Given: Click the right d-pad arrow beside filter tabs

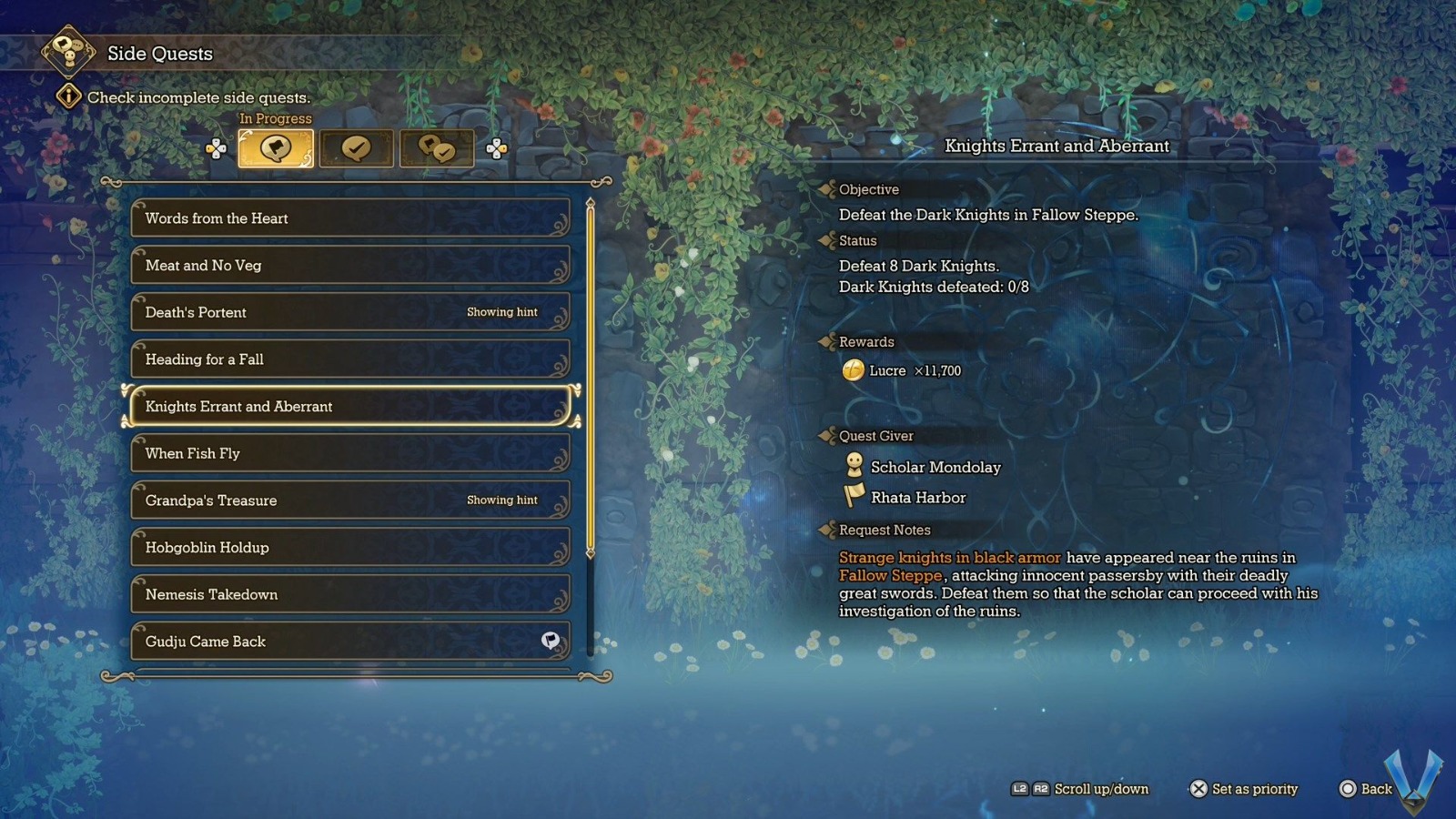Looking at the screenshot, I should tap(497, 147).
